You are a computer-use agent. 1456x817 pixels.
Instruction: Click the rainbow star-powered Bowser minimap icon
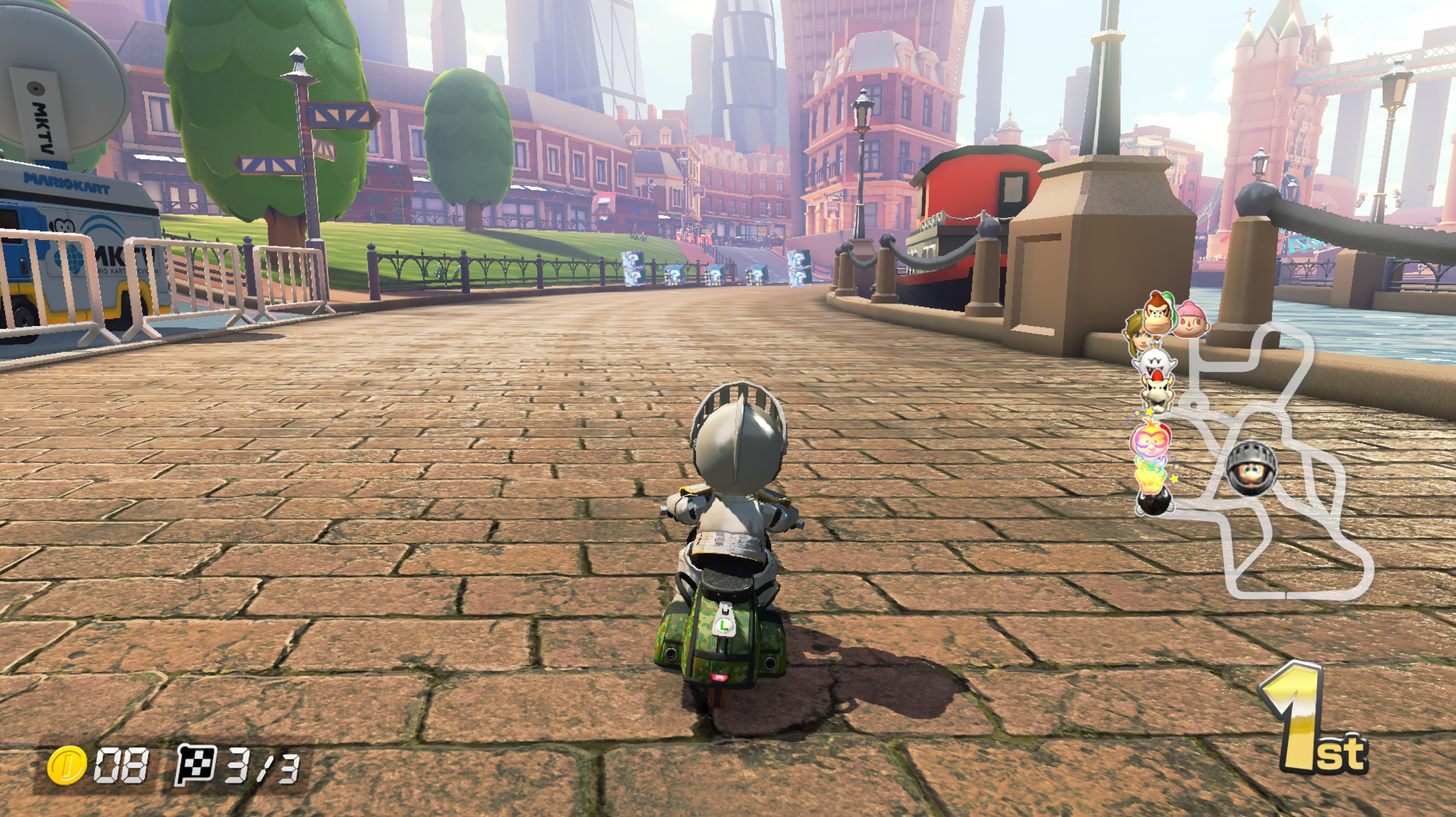coord(1150,477)
